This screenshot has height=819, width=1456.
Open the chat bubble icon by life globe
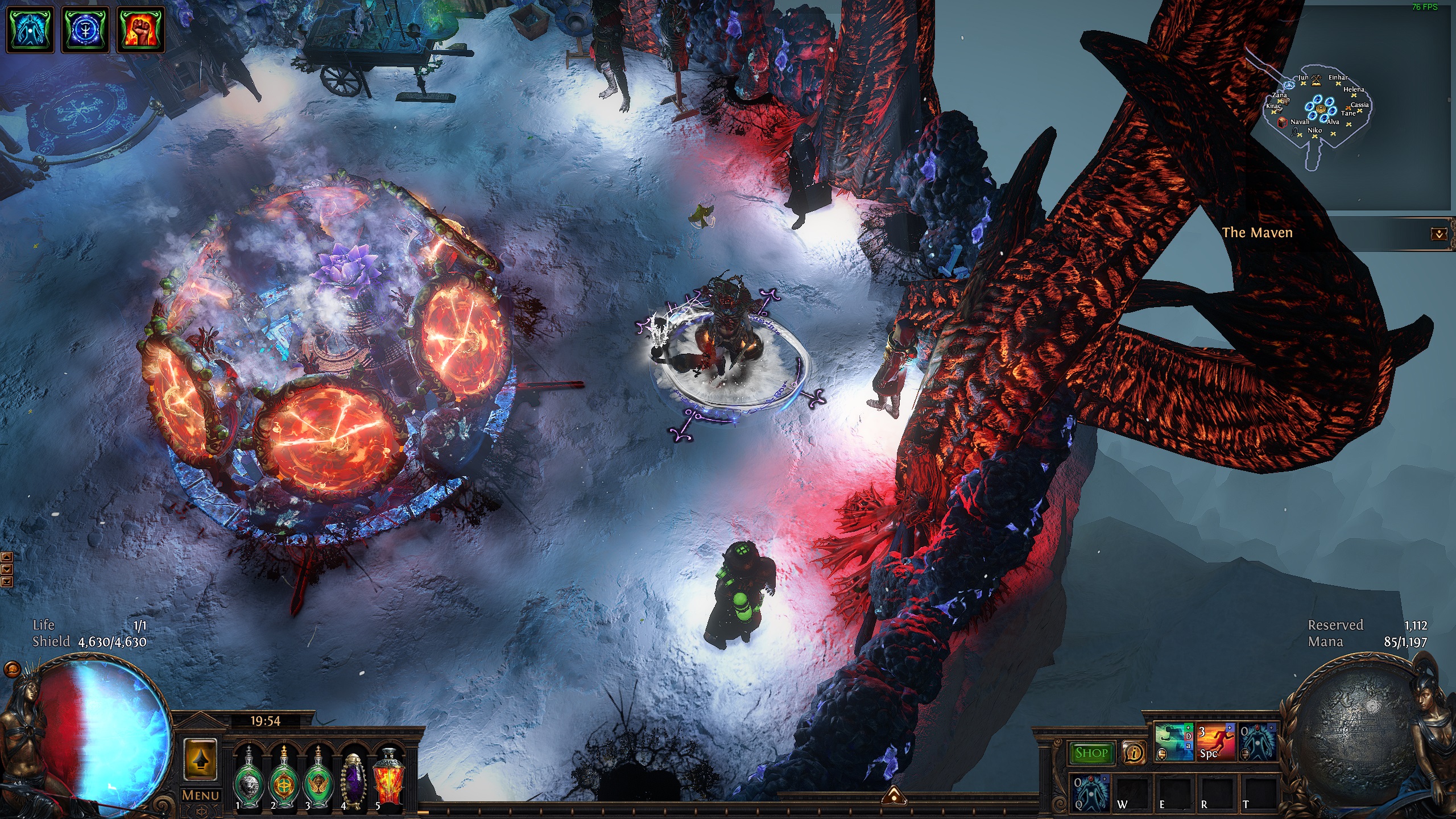point(11,669)
